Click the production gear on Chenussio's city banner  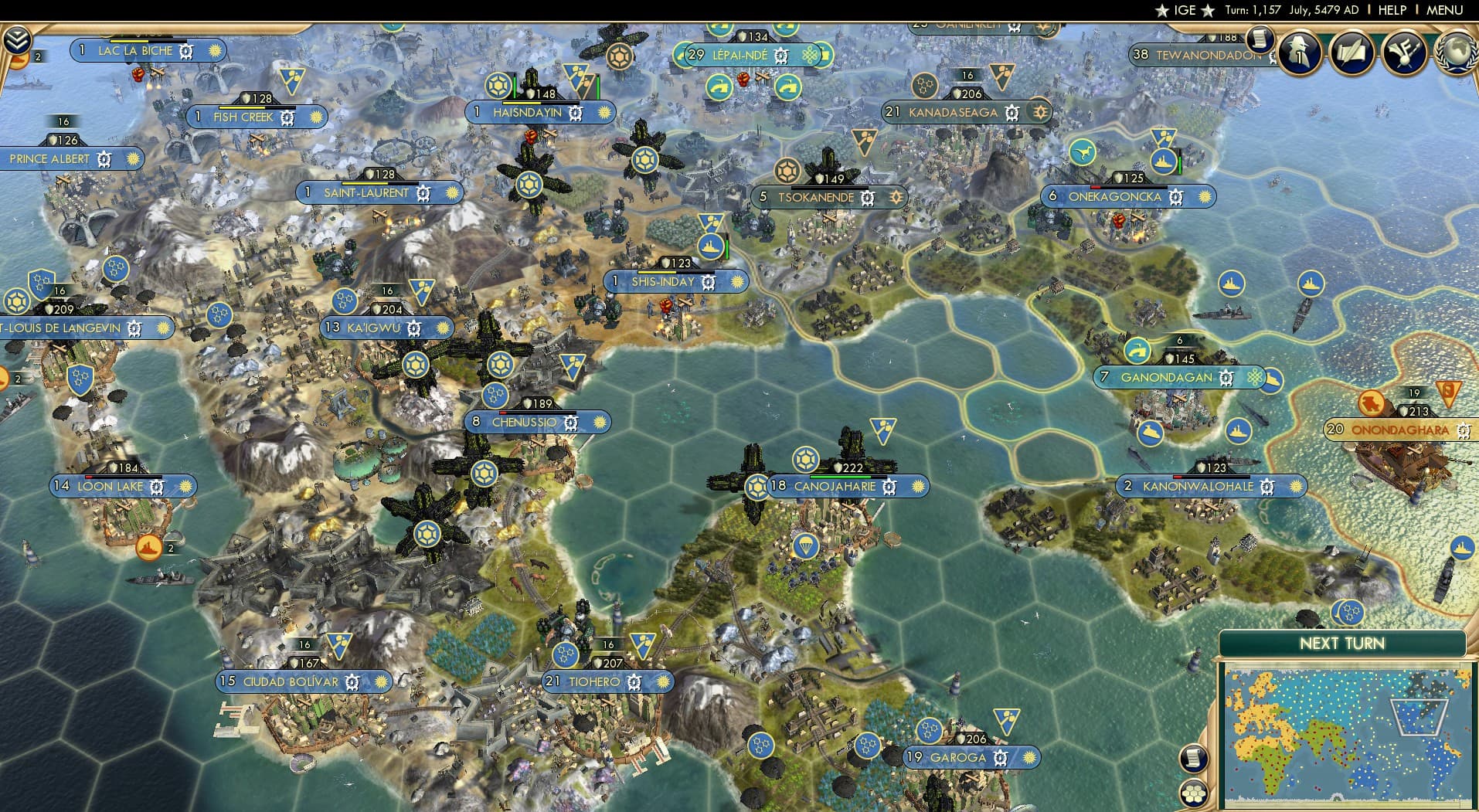coord(571,423)
